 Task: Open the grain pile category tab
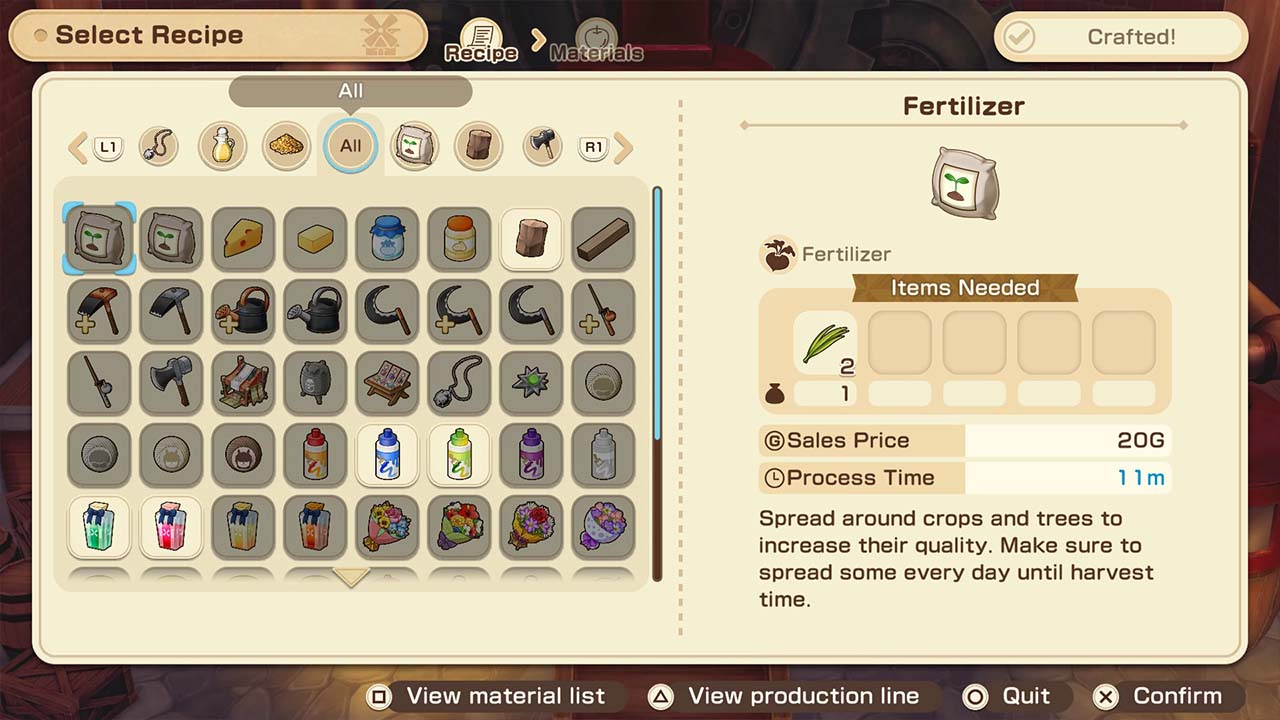[x=286, y=146]
